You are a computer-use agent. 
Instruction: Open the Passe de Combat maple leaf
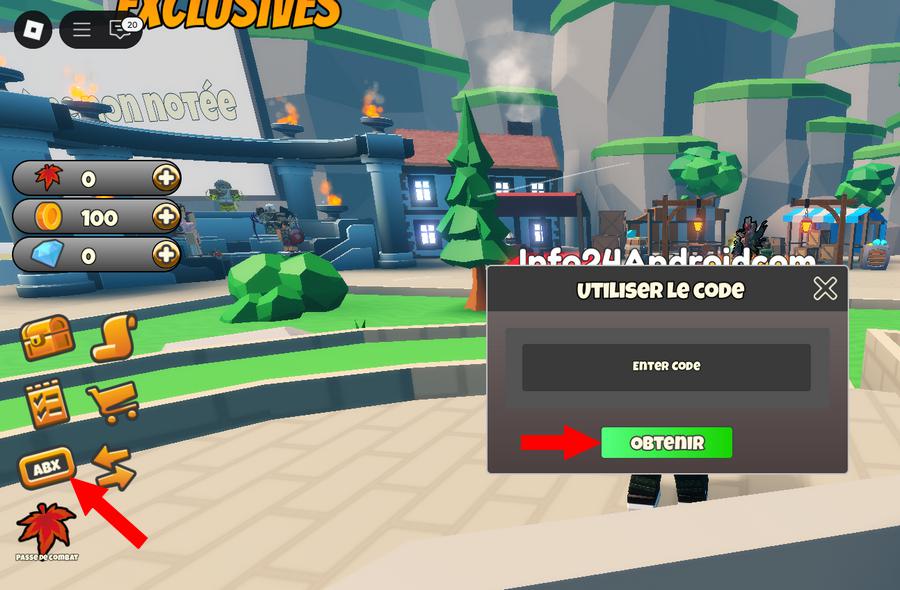click(46, 529)
